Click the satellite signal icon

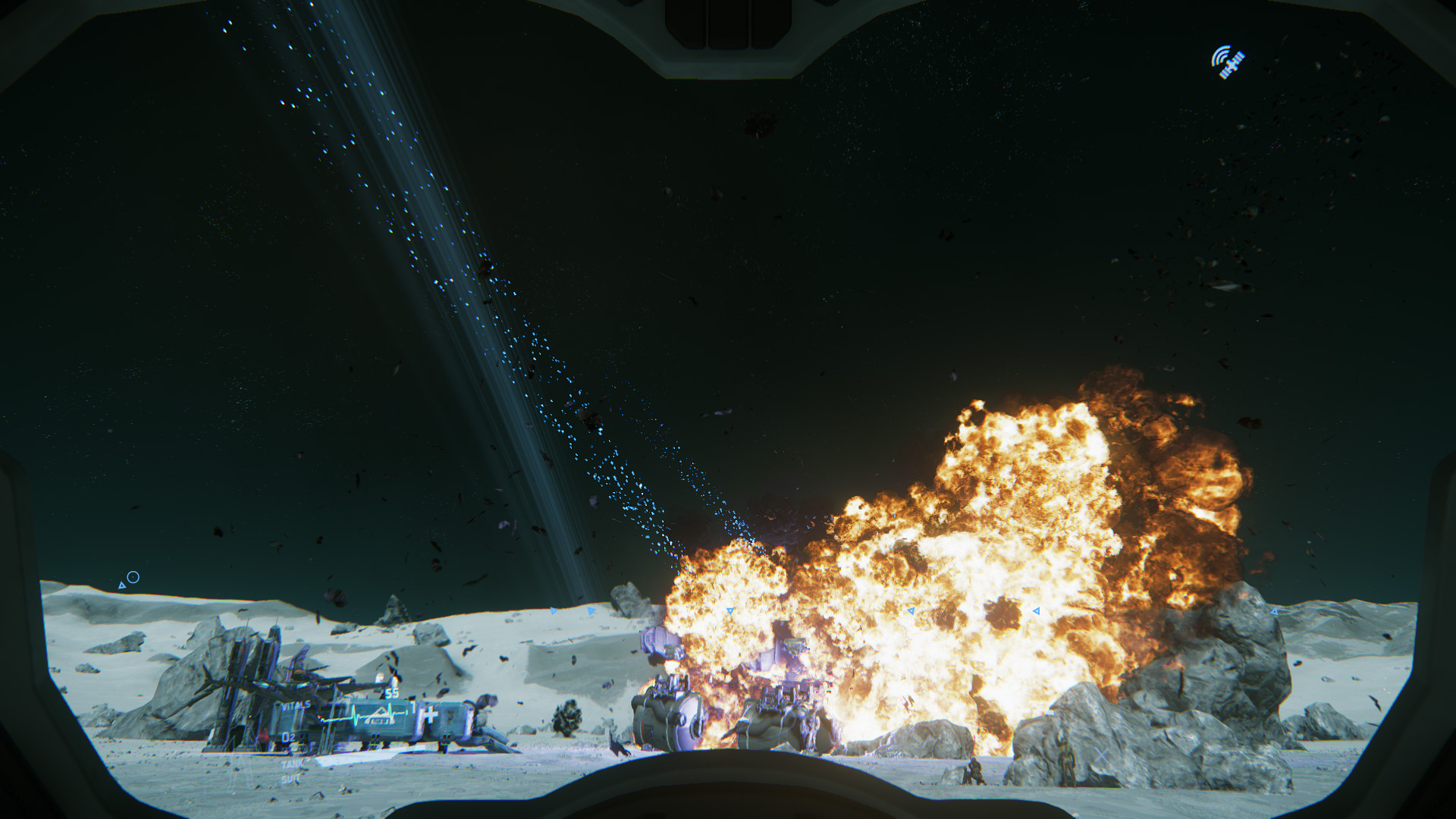click(1227, 62)
